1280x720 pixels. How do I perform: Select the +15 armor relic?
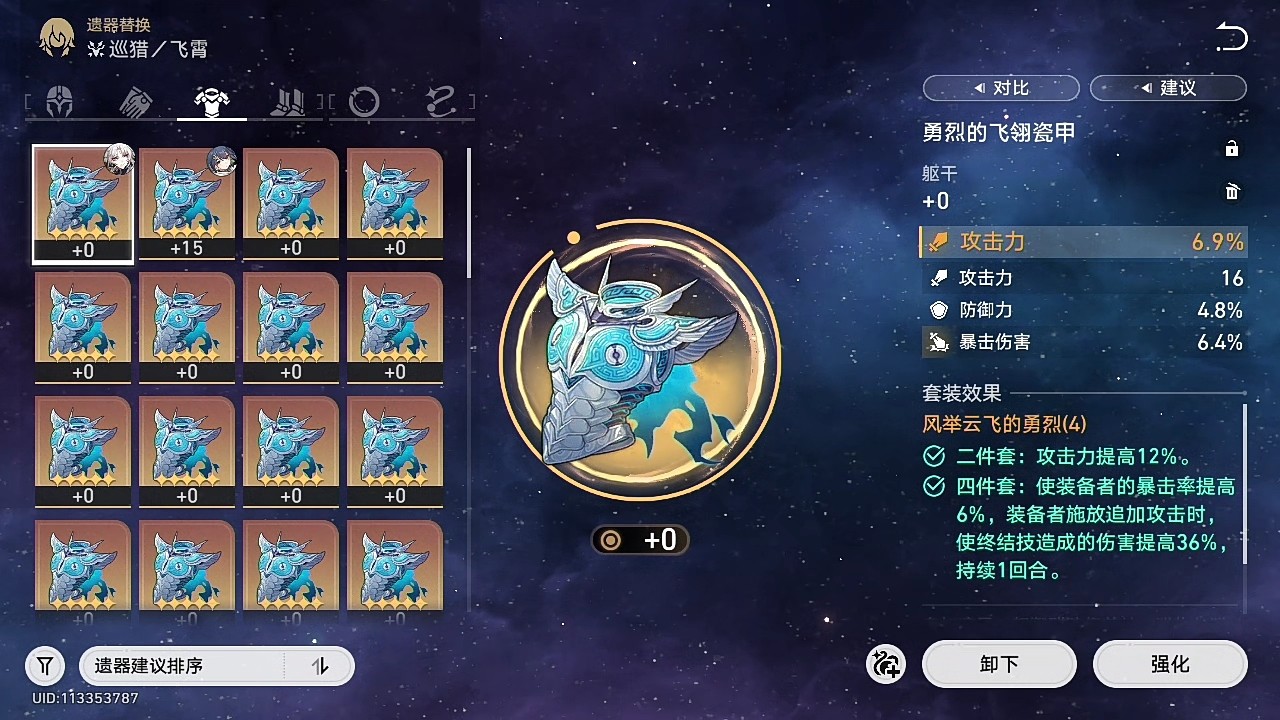pos(187,203)
